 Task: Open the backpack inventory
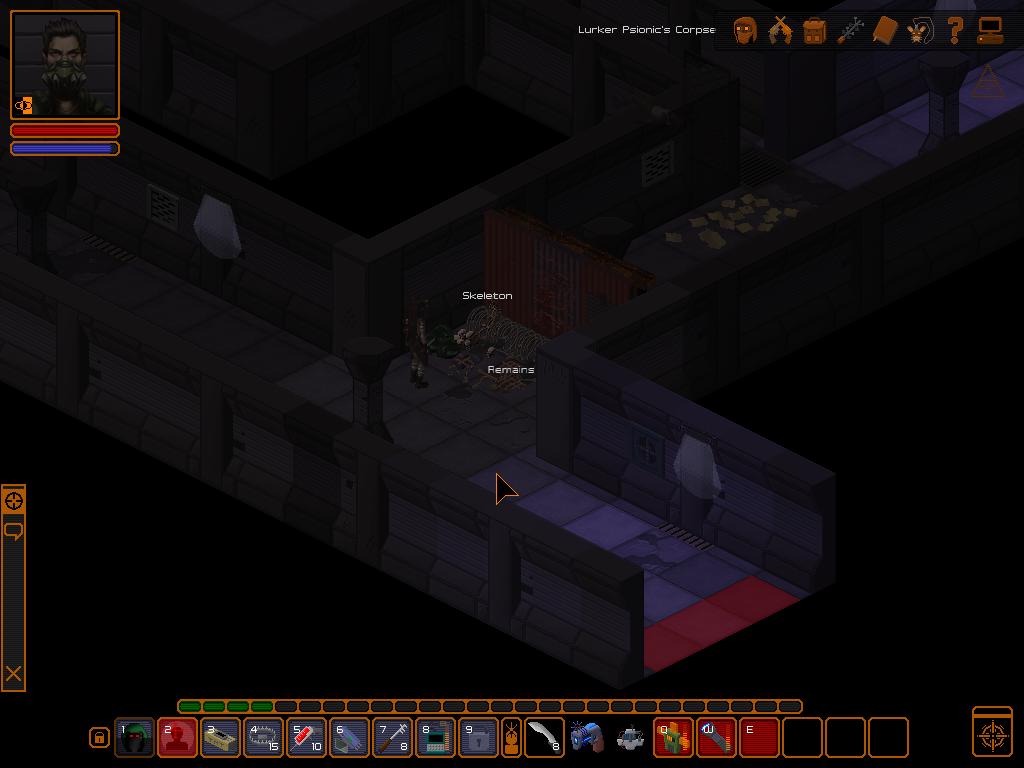[814, 30]
